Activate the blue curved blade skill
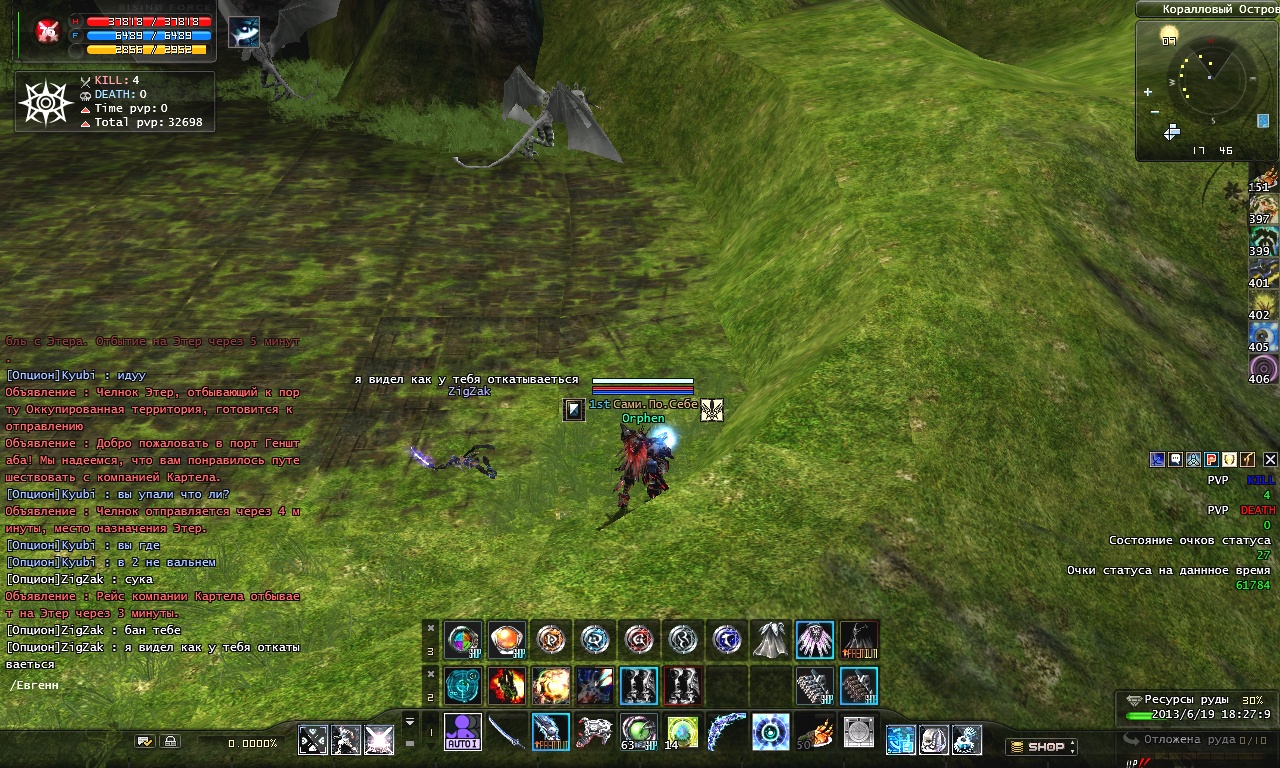 click(x=726, y=731)
